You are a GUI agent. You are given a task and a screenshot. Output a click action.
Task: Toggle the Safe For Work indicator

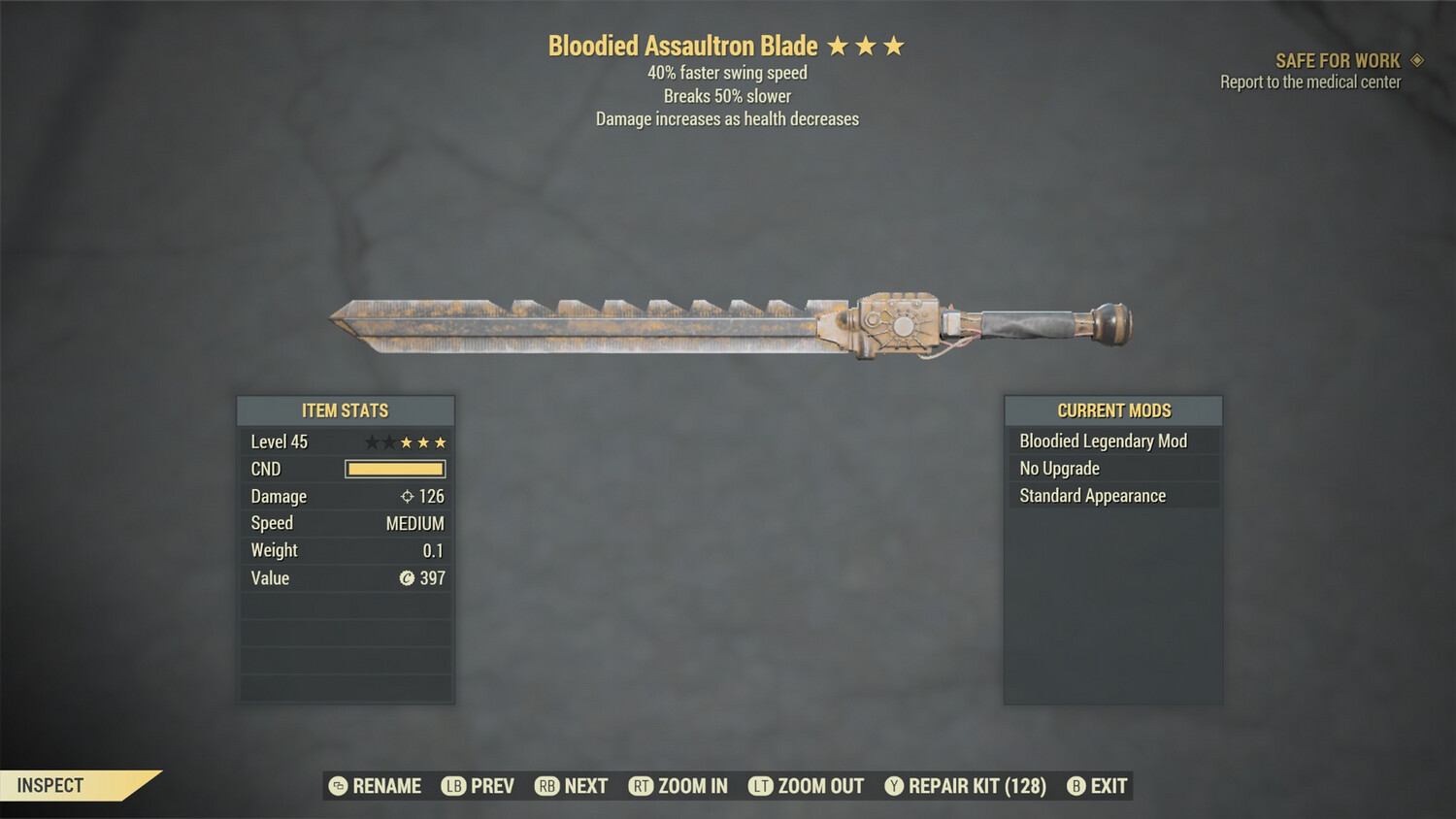point(1337,60)
